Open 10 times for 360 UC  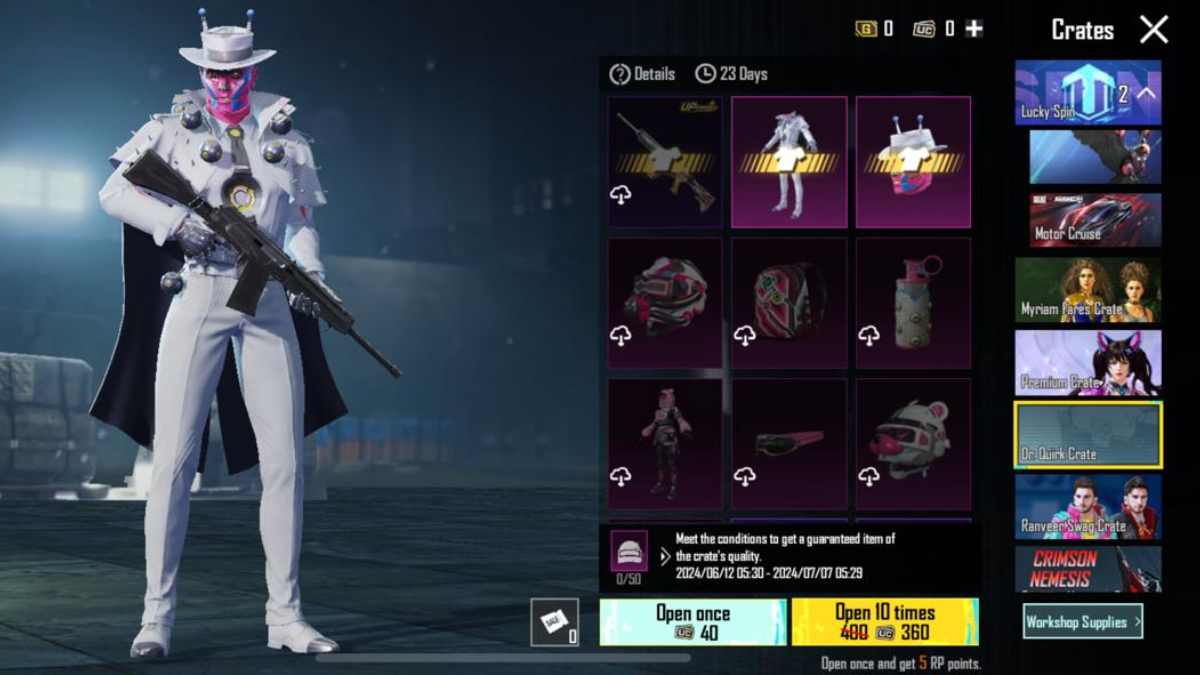885,621
